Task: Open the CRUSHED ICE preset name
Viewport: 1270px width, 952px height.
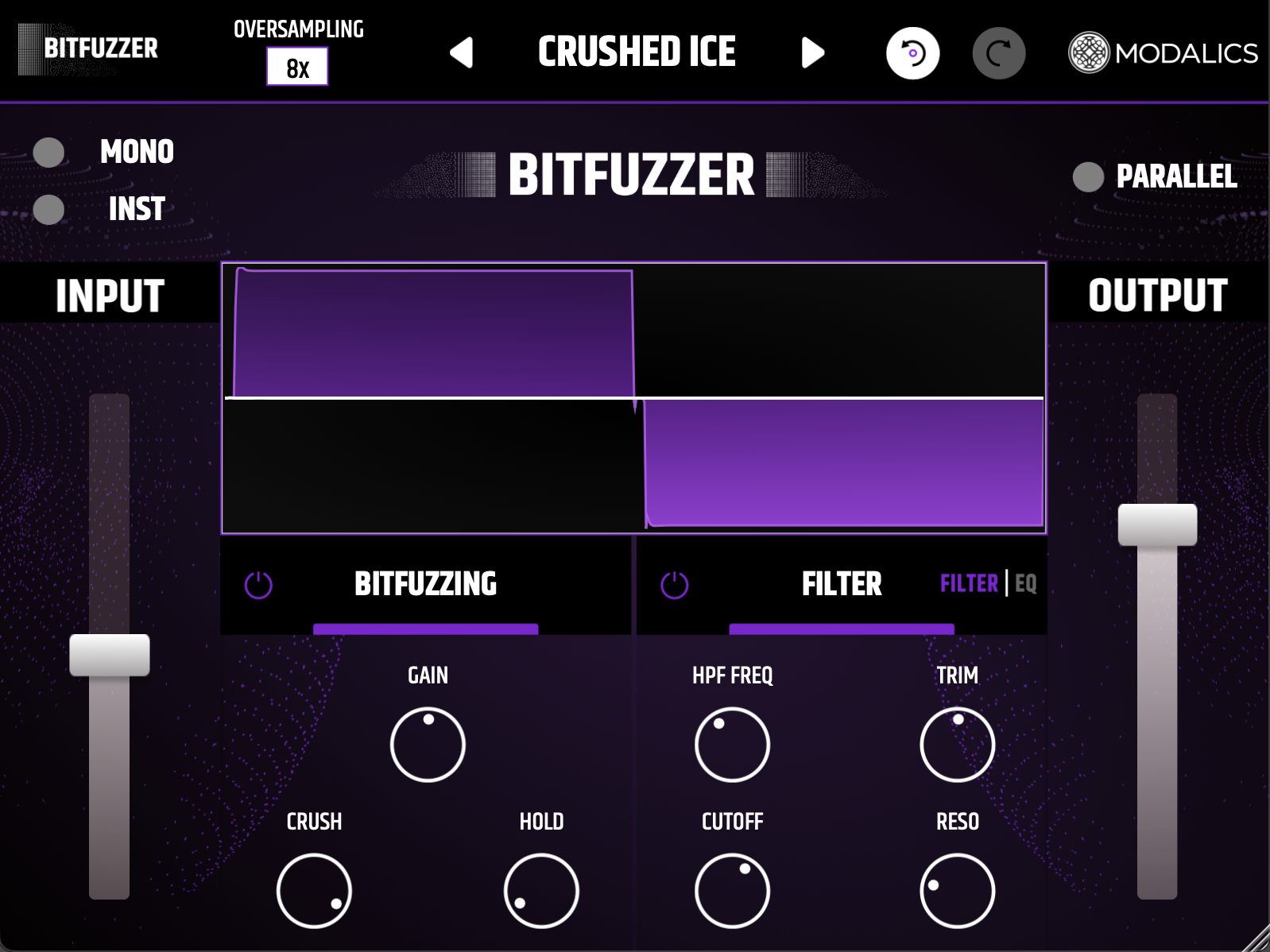Action: [637, 51]
